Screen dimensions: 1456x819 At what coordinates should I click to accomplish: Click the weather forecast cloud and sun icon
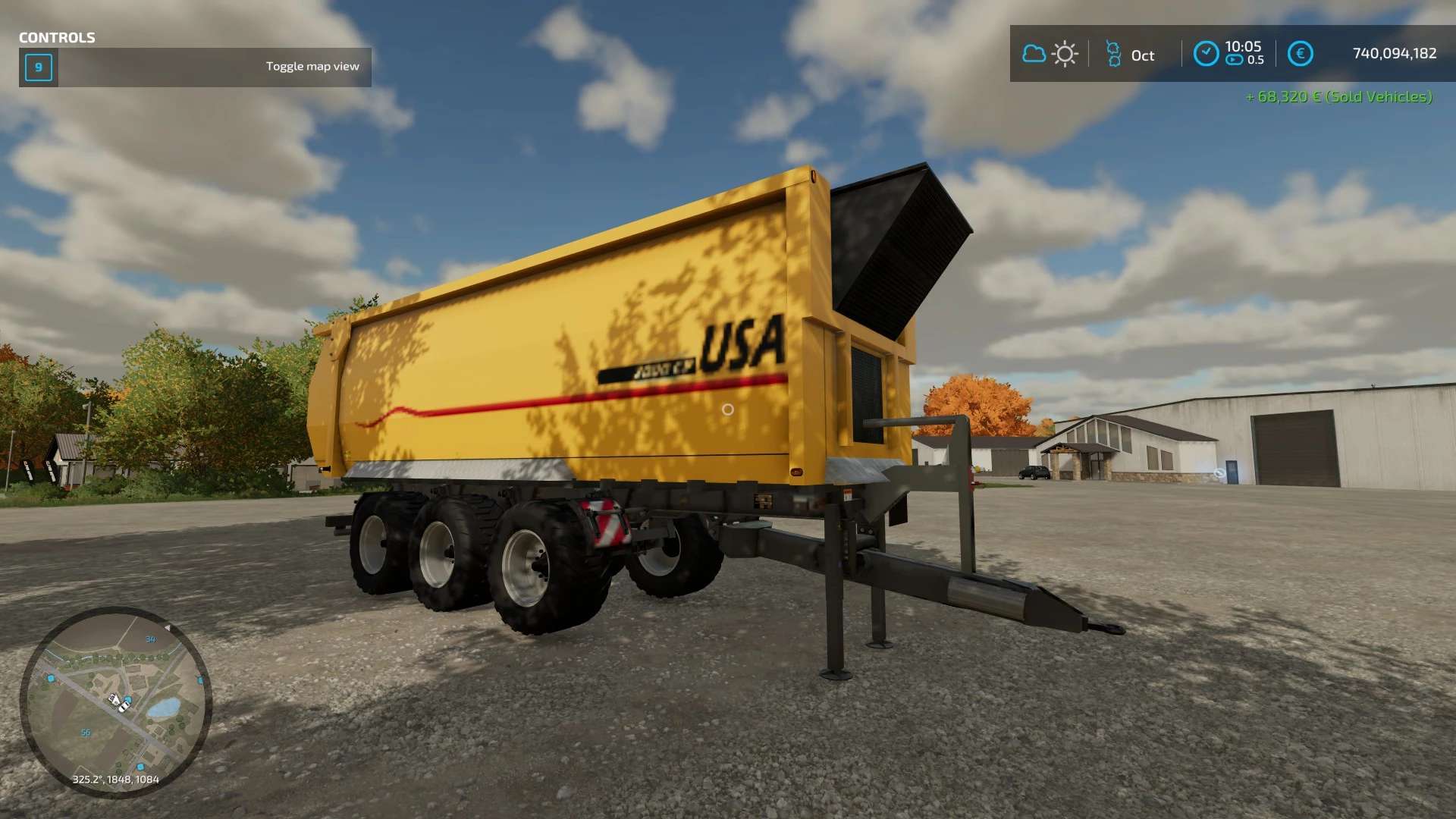1050,54
